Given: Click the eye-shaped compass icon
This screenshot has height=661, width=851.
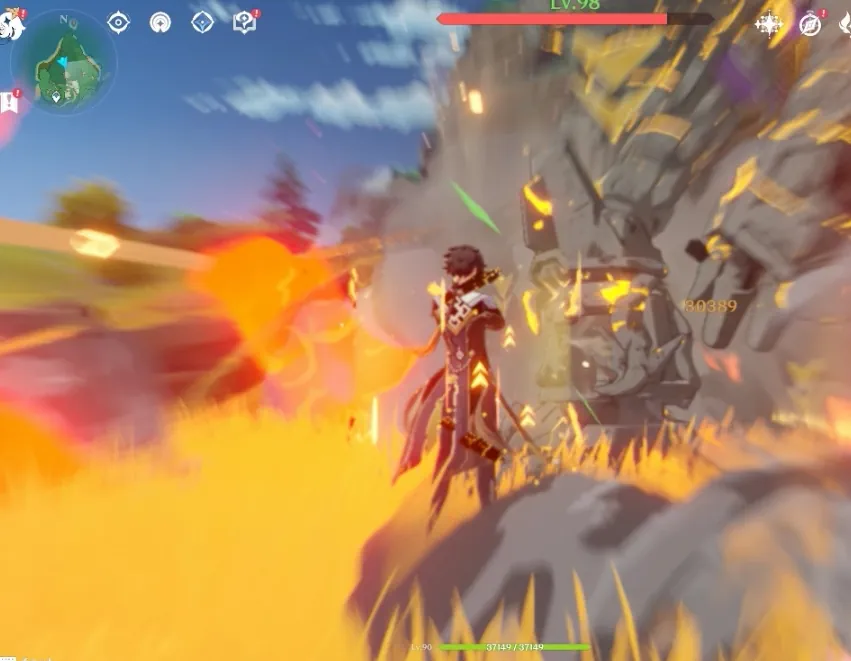Looking at the screenshot, I should click(119, 22).
